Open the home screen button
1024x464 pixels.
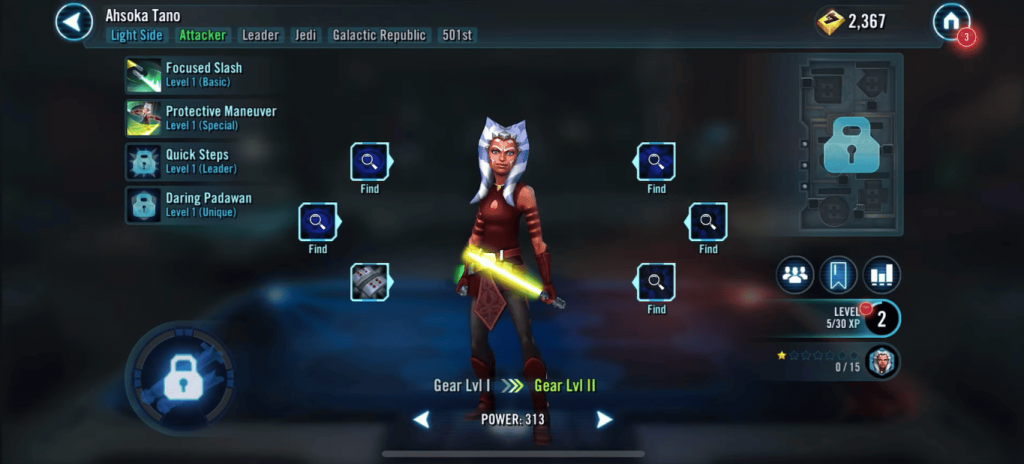951,21
